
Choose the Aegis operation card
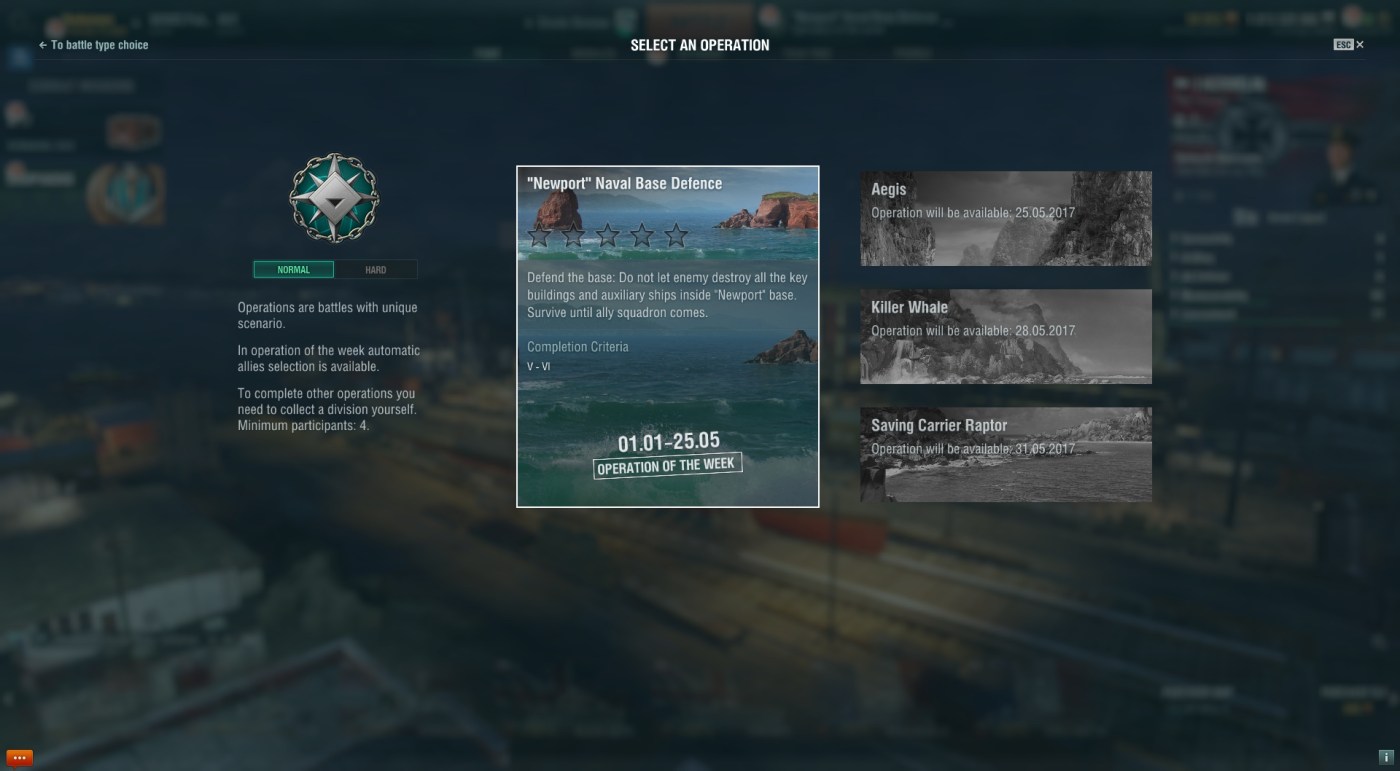1005,218
